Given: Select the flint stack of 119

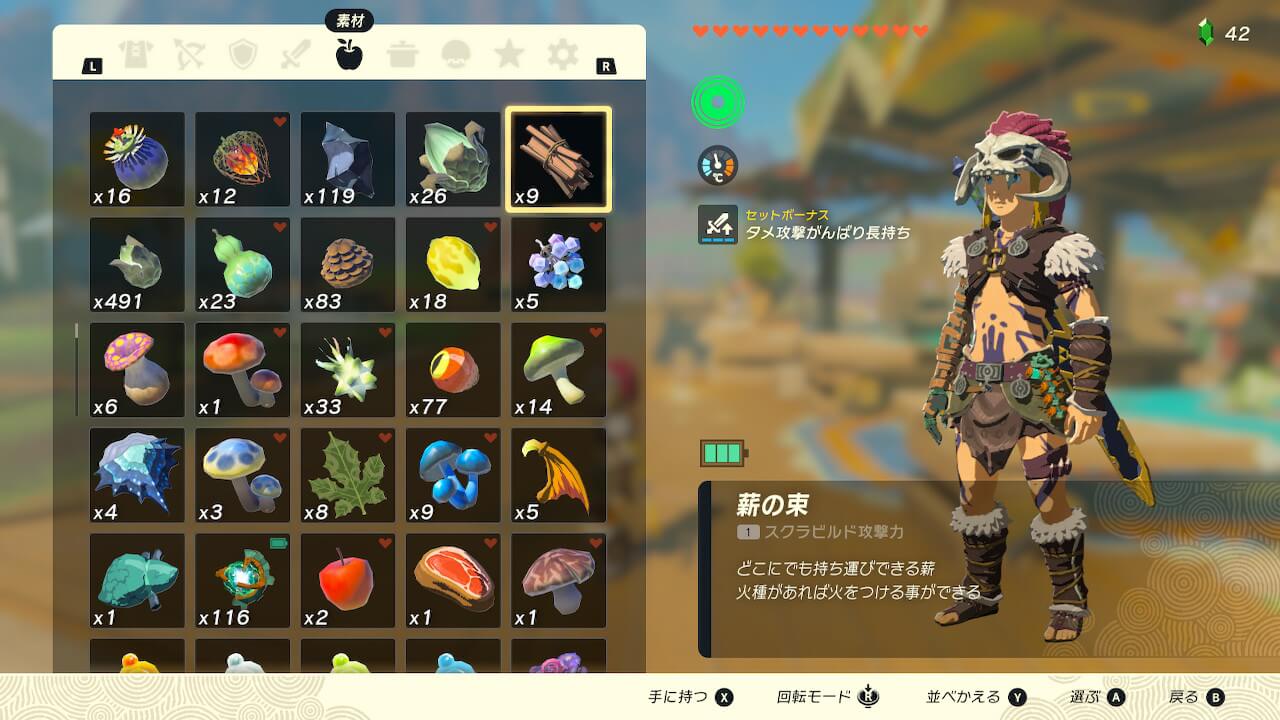Looking at the screenshot, I should pos(348,160).
